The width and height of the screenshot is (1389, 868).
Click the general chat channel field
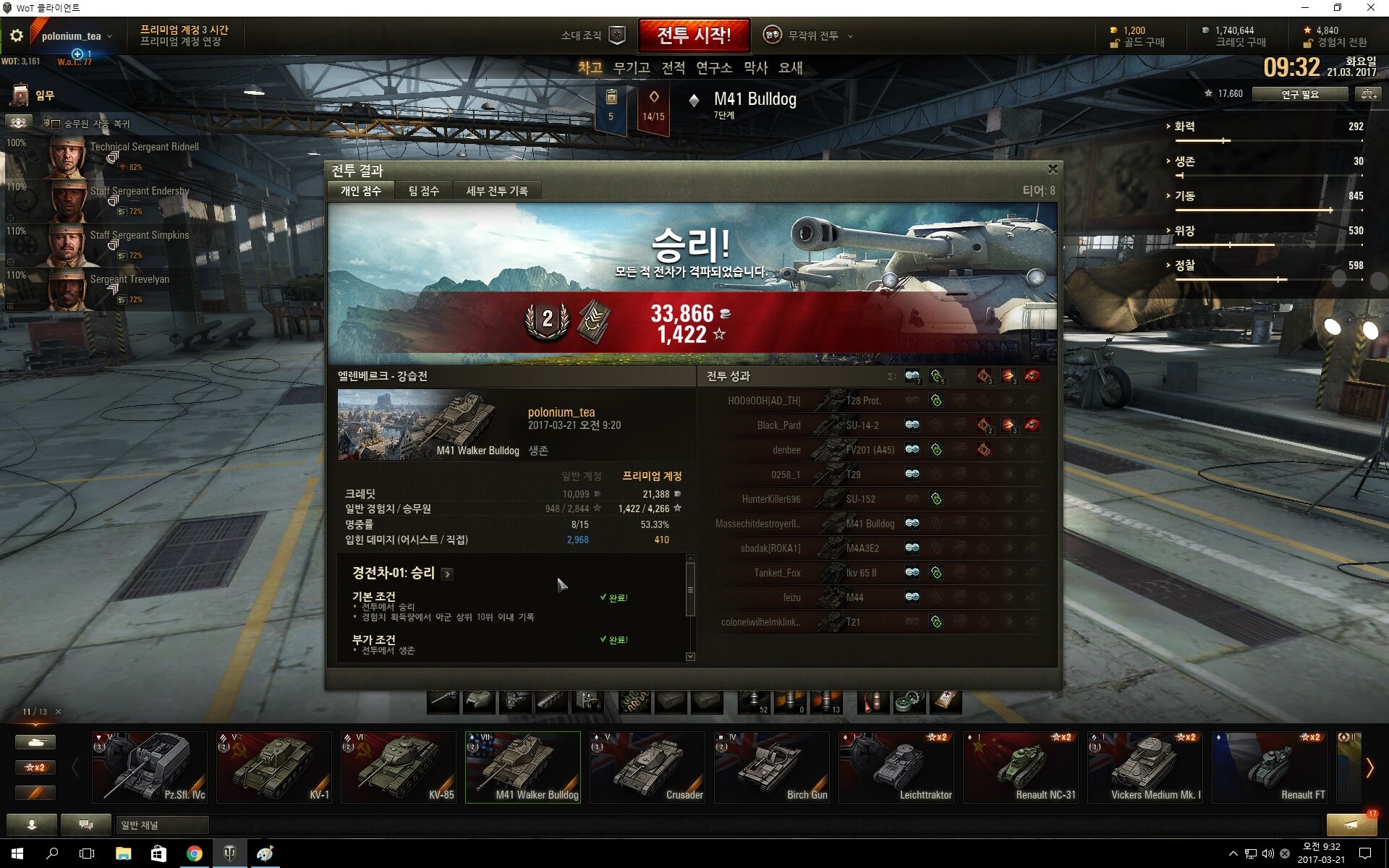pos(162,825)
